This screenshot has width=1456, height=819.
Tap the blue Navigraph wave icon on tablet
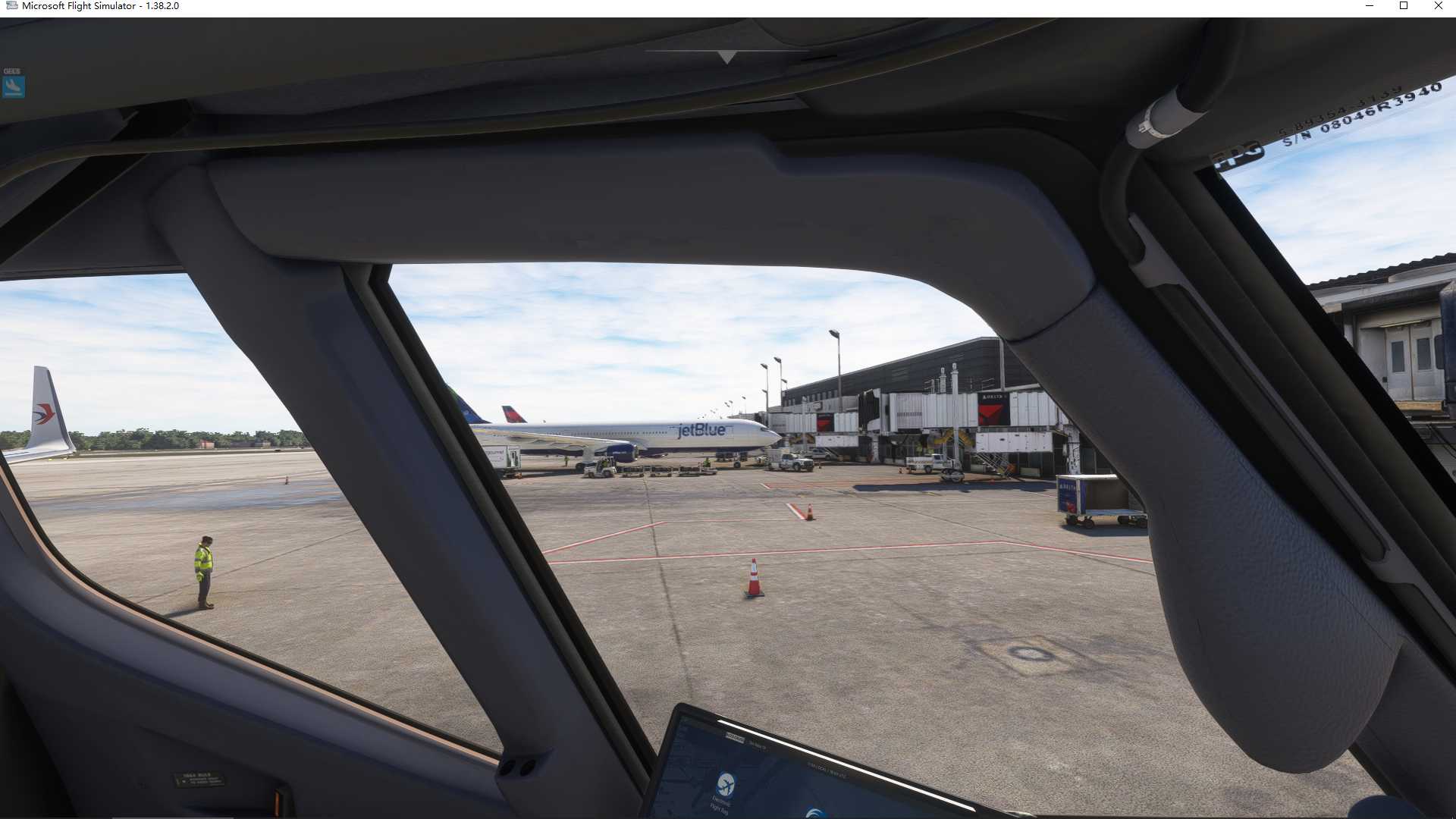pos(814,813)
